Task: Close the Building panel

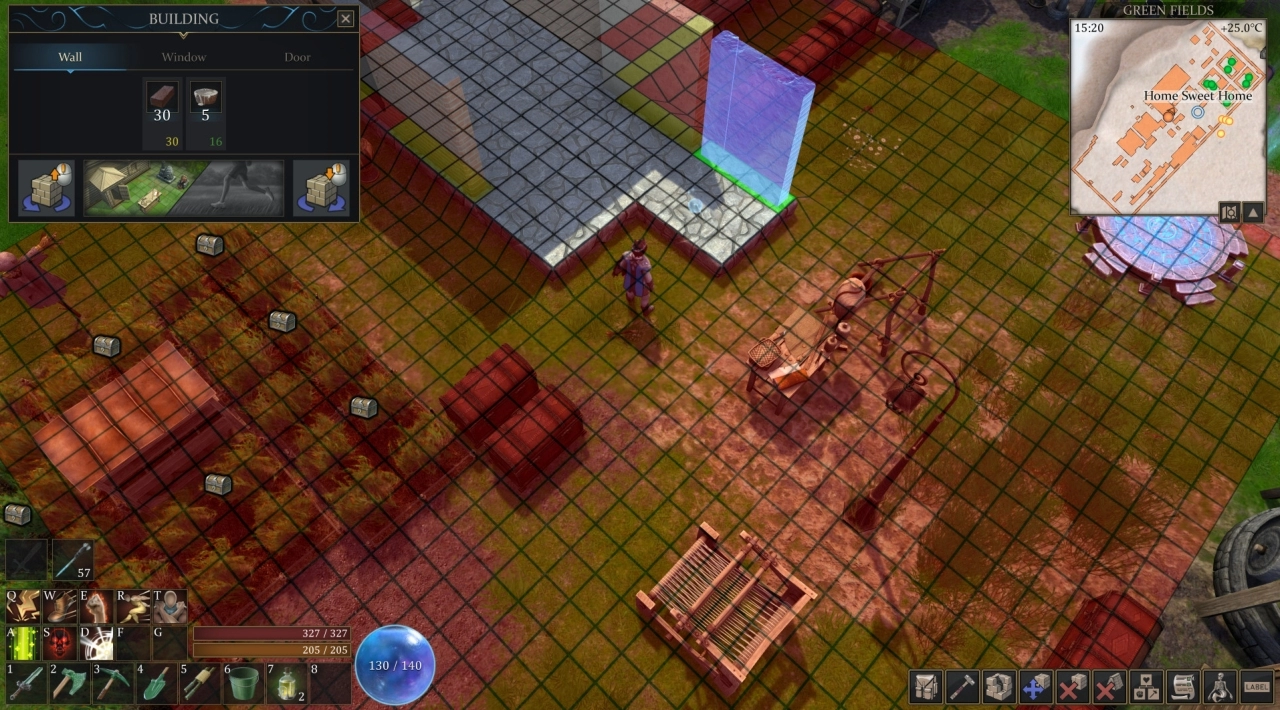Action: tap(345, 19)
